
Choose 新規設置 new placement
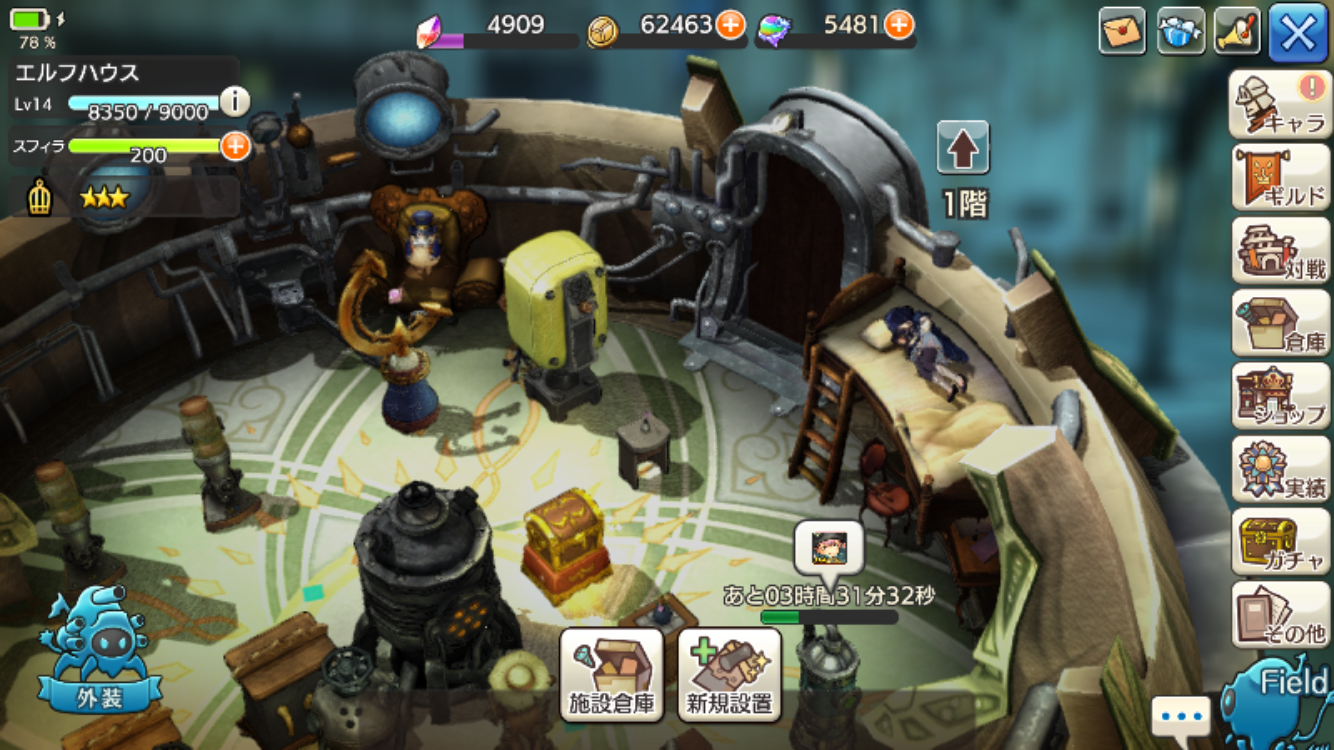730,675
